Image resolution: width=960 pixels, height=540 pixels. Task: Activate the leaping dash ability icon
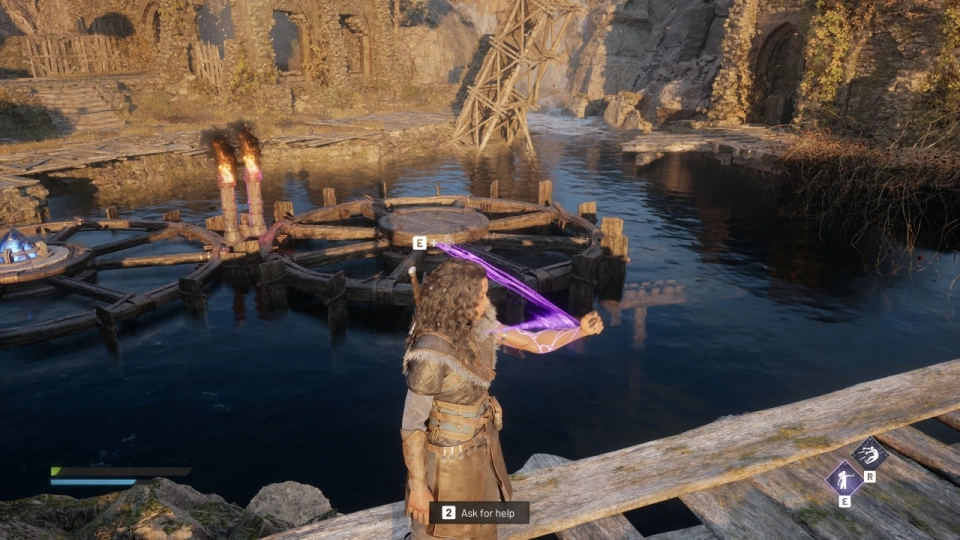coord(869,454)
